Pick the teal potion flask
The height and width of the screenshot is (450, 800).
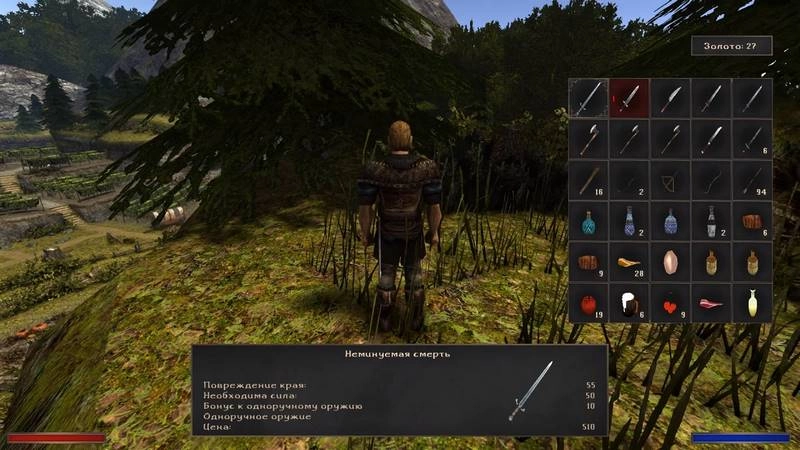[589, 221]
